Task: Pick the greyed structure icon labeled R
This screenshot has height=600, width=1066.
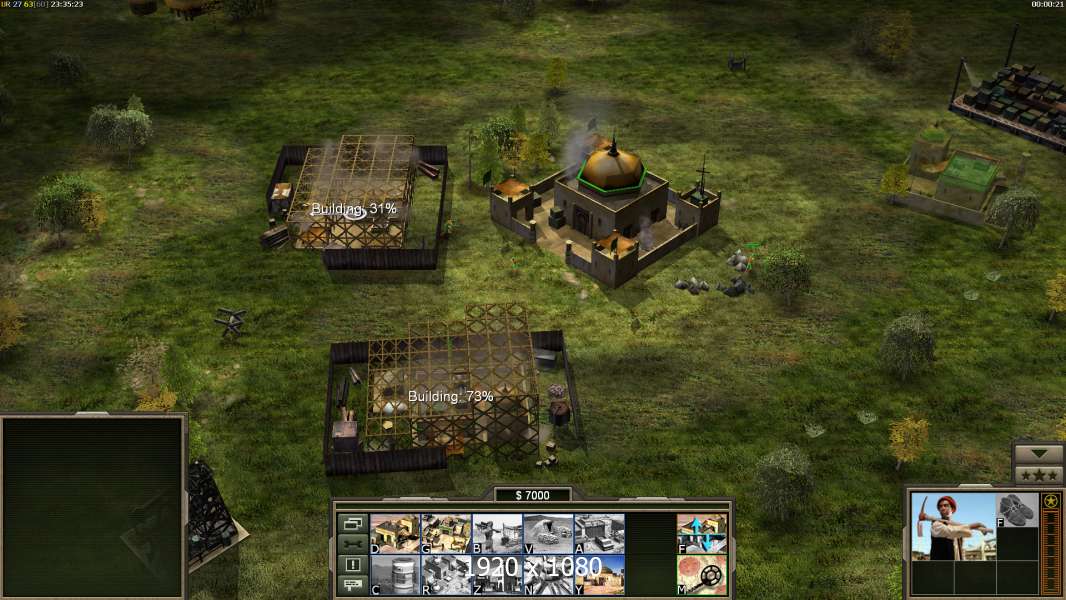Action: [x=446, y=575]
